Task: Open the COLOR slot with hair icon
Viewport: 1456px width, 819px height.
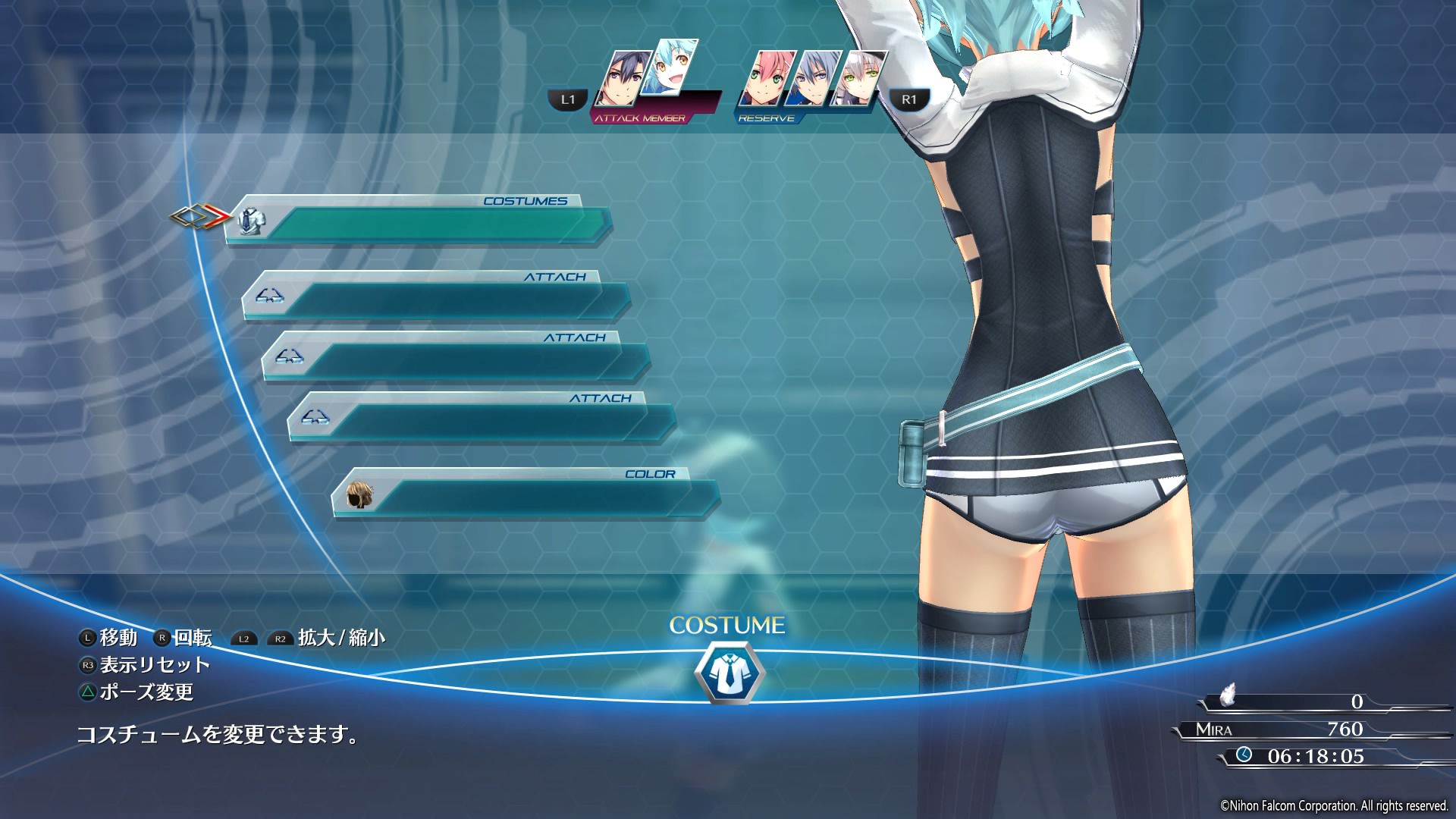Action: pyautogui.click(x=526, y=495)
